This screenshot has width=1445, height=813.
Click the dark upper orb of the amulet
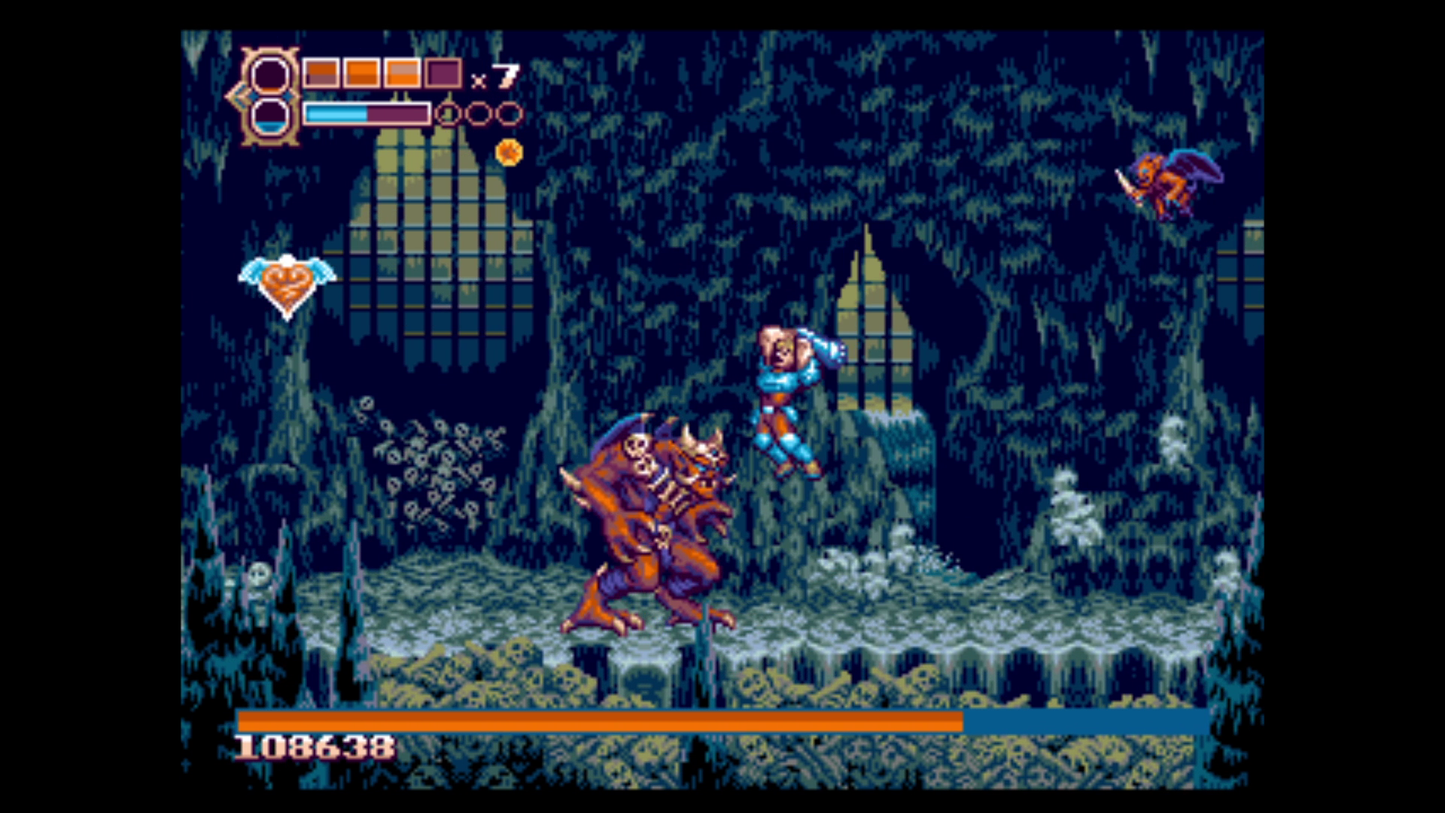(x=269, y=78)
